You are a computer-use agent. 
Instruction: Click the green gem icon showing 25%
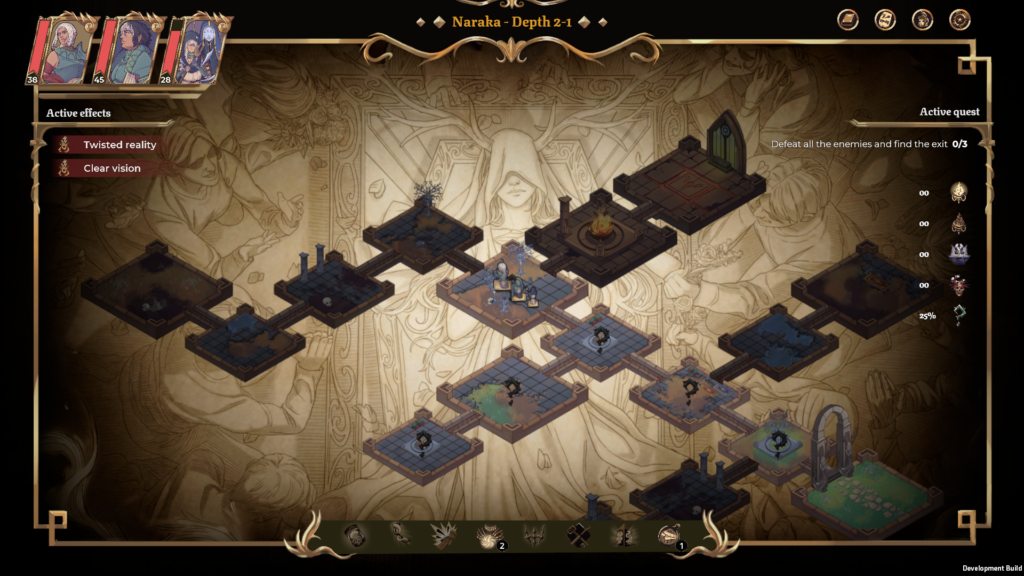(x=958, y=316)
